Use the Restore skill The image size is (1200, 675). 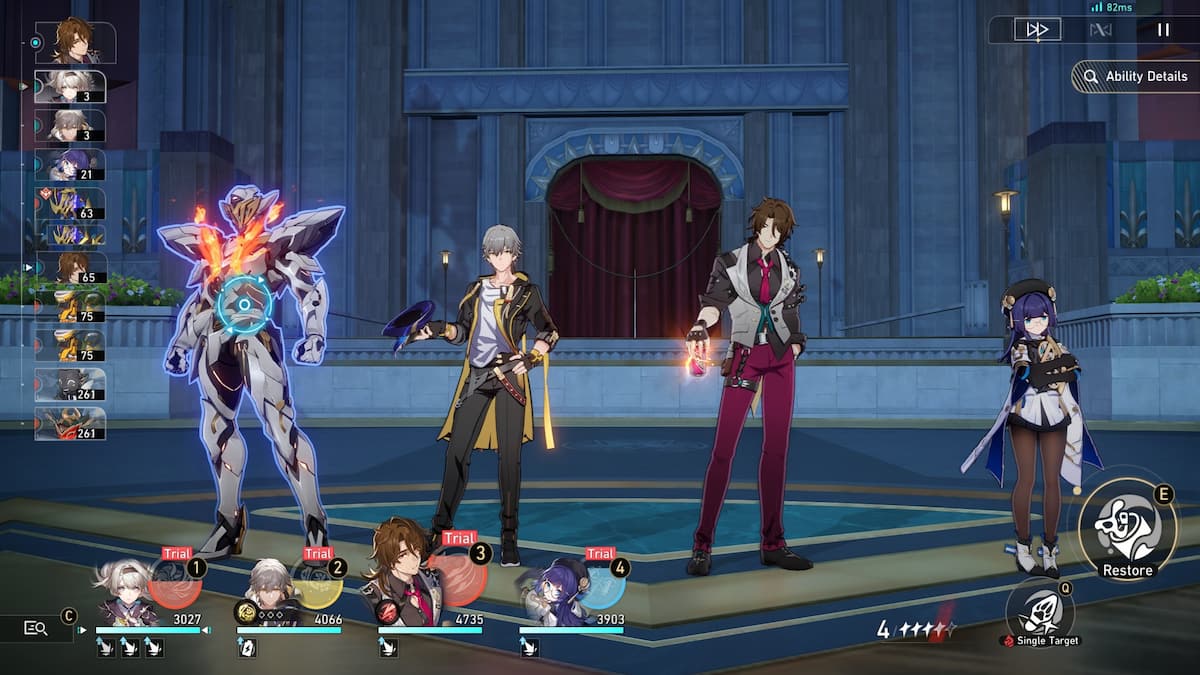(1127, 526)
